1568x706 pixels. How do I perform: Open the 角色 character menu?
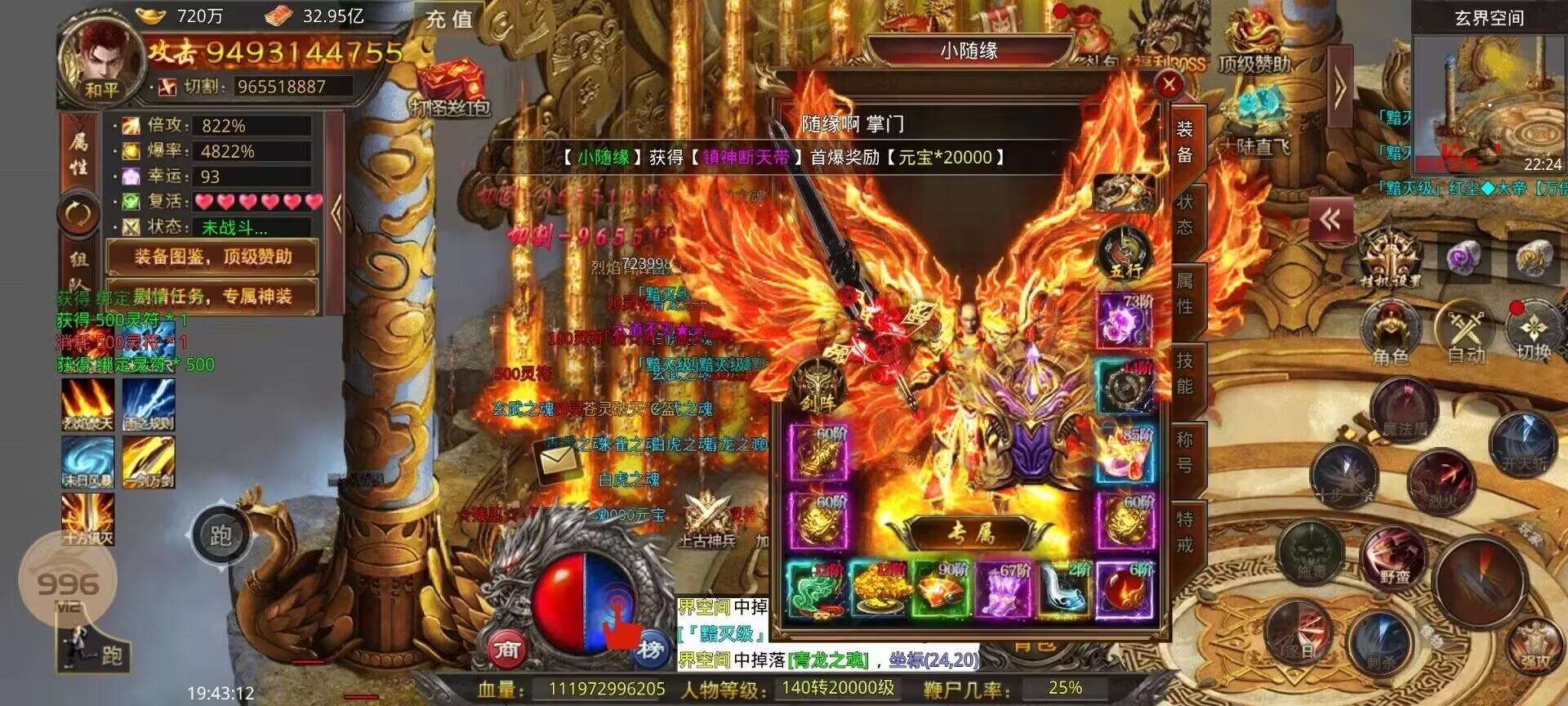[1389, 331]
